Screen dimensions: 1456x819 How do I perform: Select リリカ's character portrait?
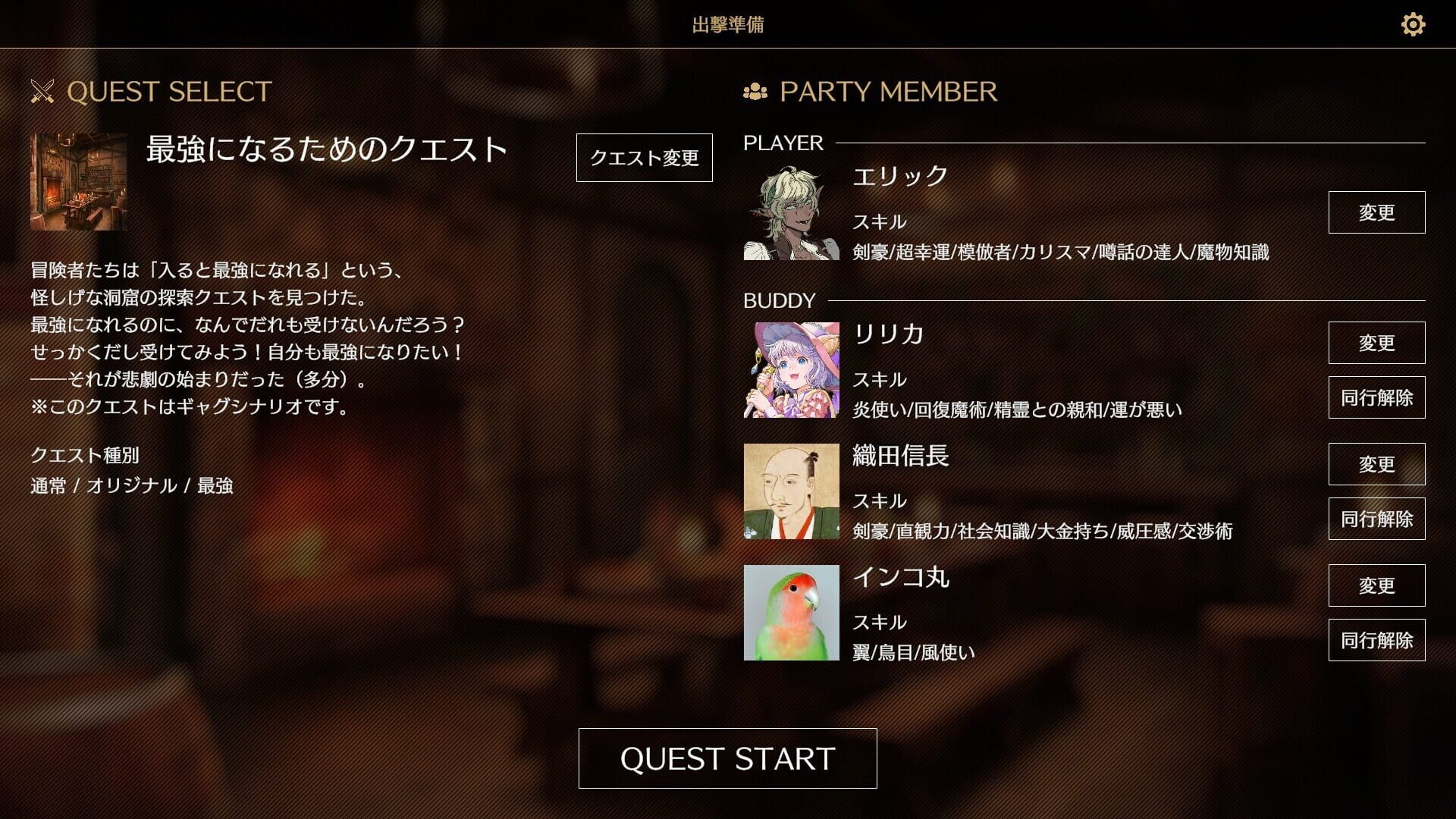tap(792, 372)
